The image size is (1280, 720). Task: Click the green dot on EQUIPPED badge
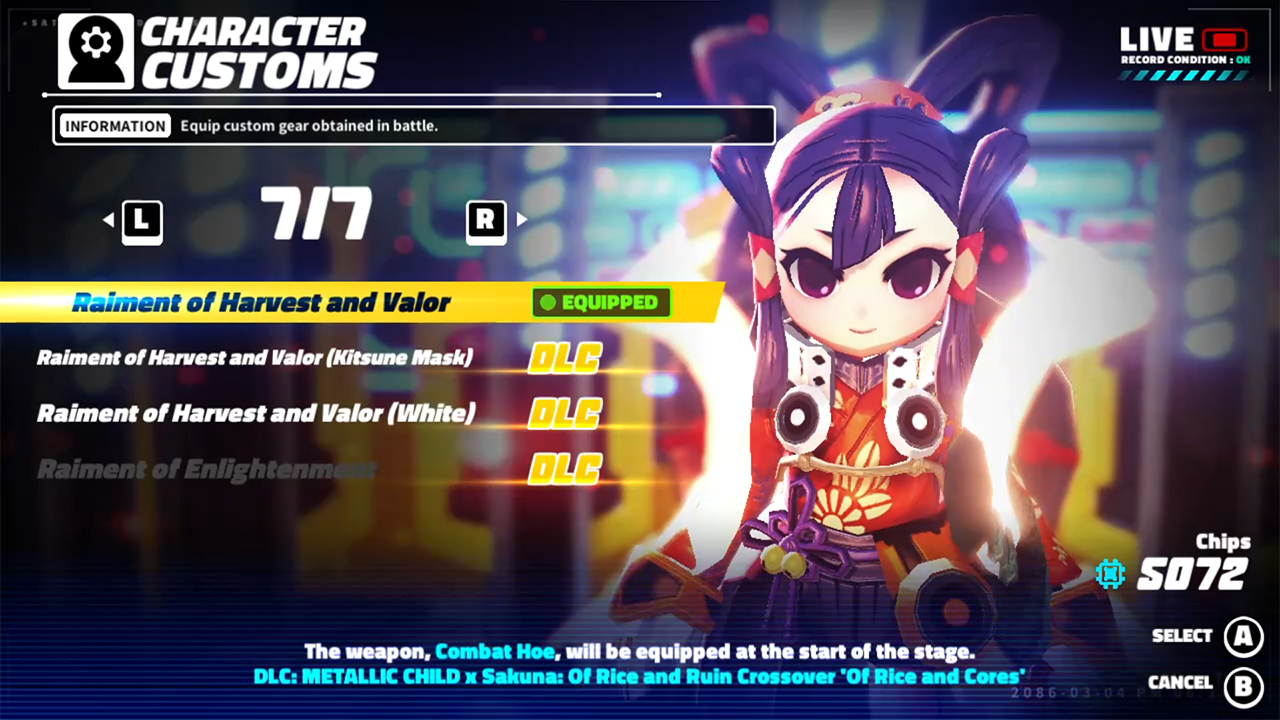[x=547, y=303]
